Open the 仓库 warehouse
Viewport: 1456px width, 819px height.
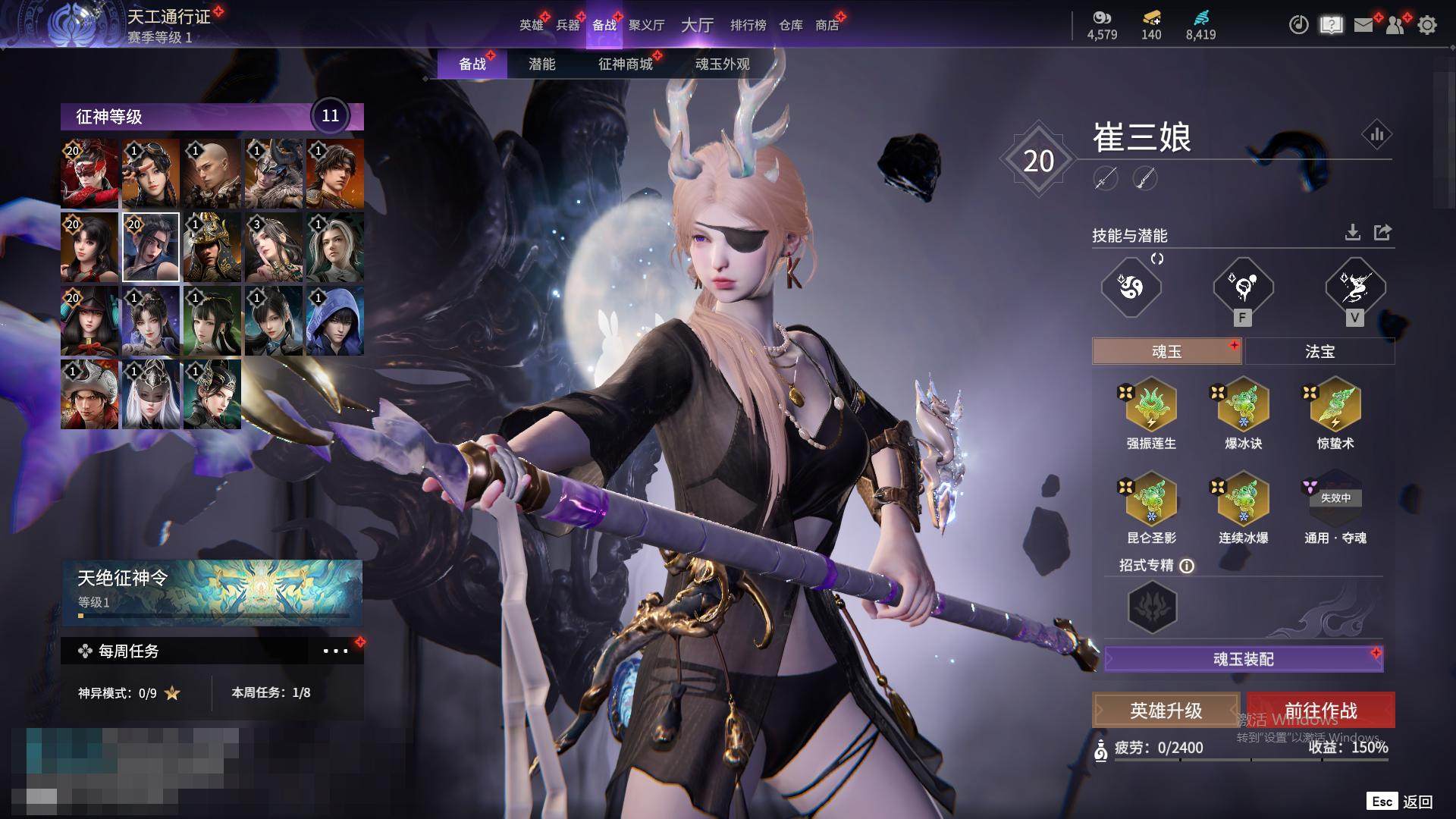pyautogui.click(x=790, y=25)
